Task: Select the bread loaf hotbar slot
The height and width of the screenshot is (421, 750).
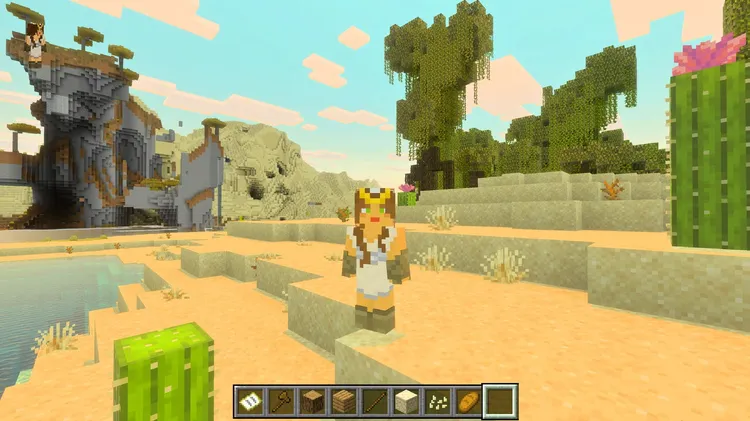Action: [x=467, y=401]
